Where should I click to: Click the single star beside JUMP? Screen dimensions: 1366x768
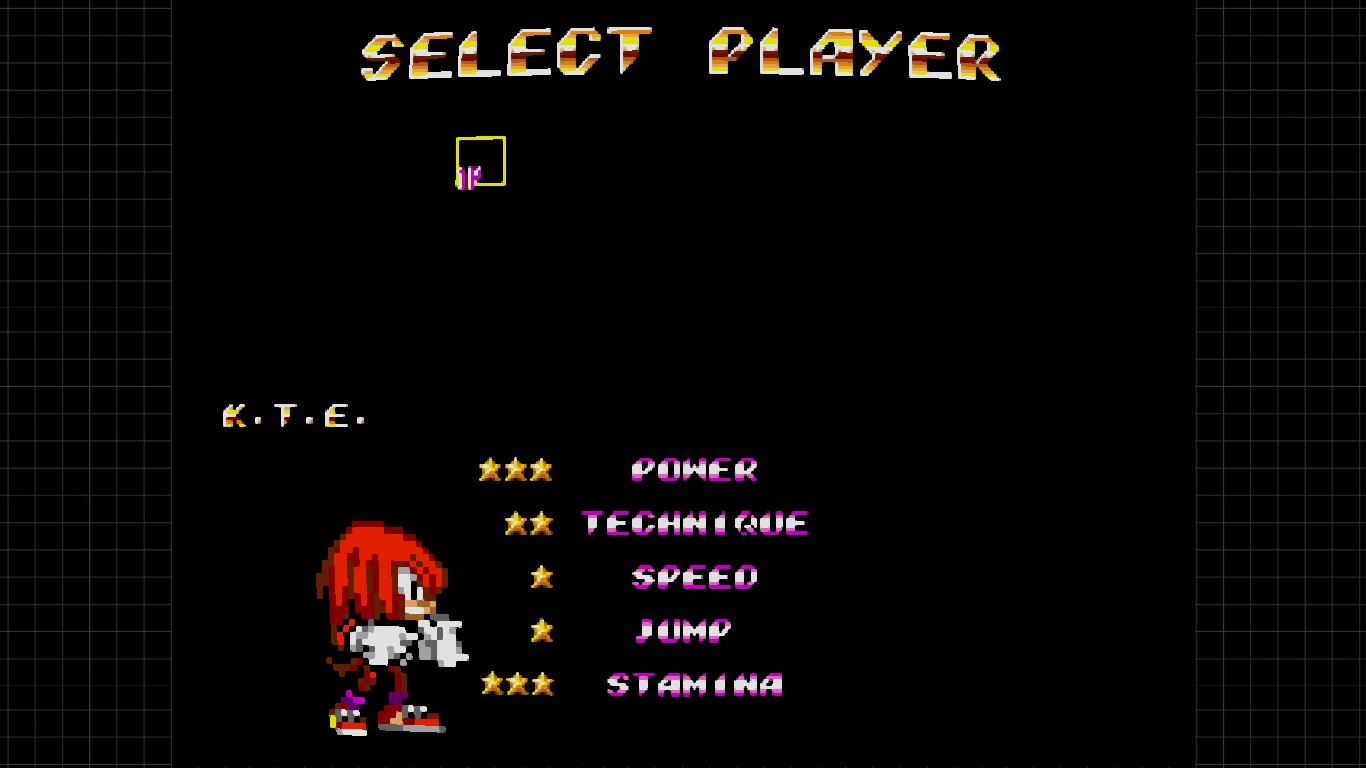click(x=540, y=630)
